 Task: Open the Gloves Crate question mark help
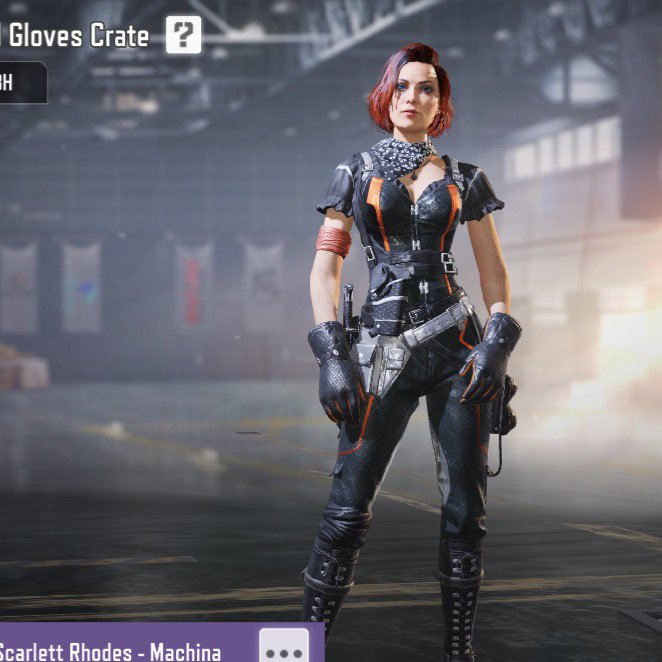pyautogui.click(x=183, y=36)
